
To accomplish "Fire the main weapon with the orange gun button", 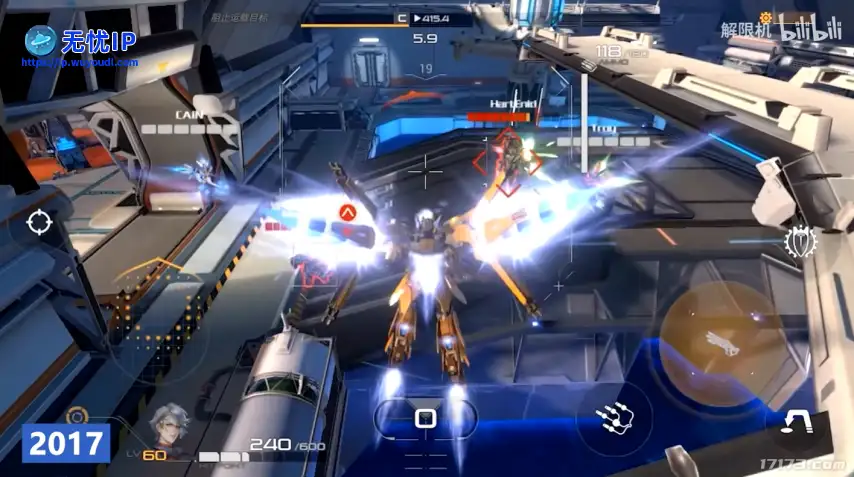I will (x=716, y=336).
